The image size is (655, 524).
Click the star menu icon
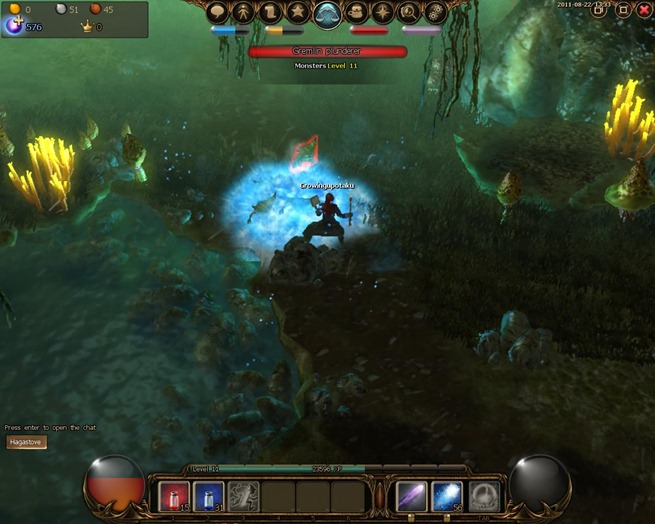tap(299, 13)
